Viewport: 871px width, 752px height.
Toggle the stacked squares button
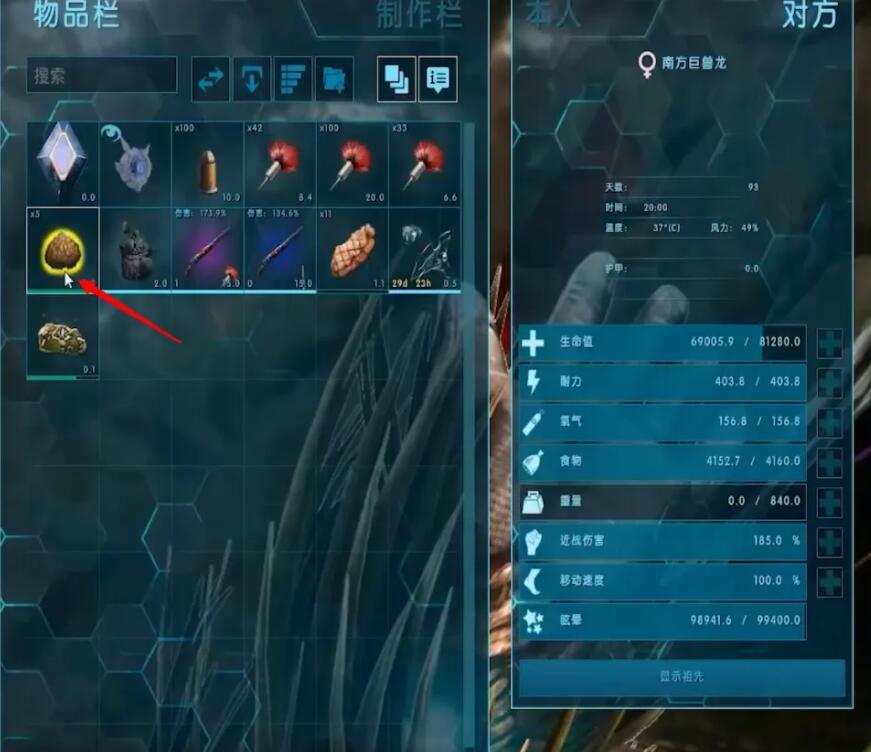pos(396,80)
